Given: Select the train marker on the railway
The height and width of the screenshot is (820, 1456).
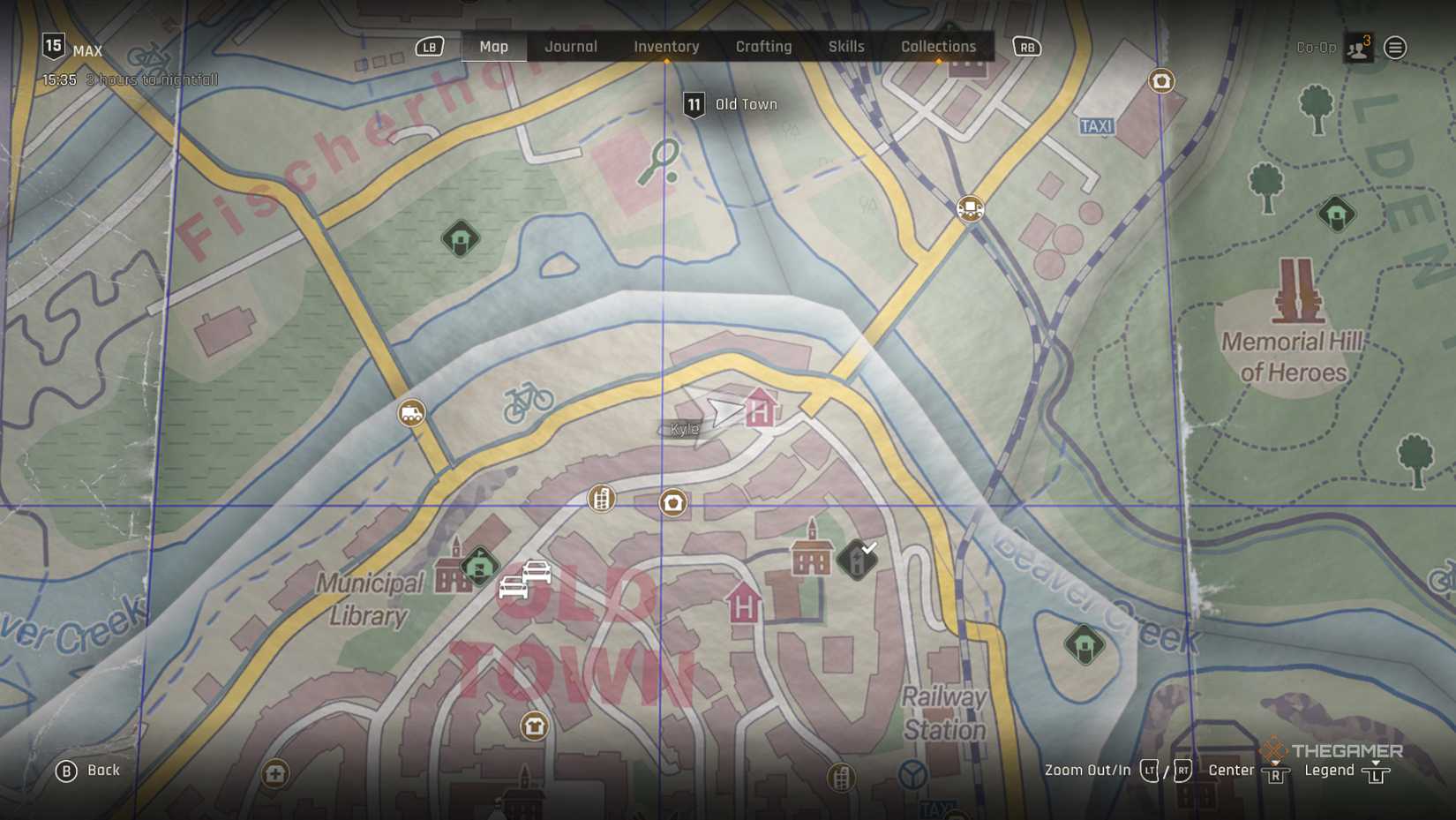Looking at the screenshot, I should (970, 209).
